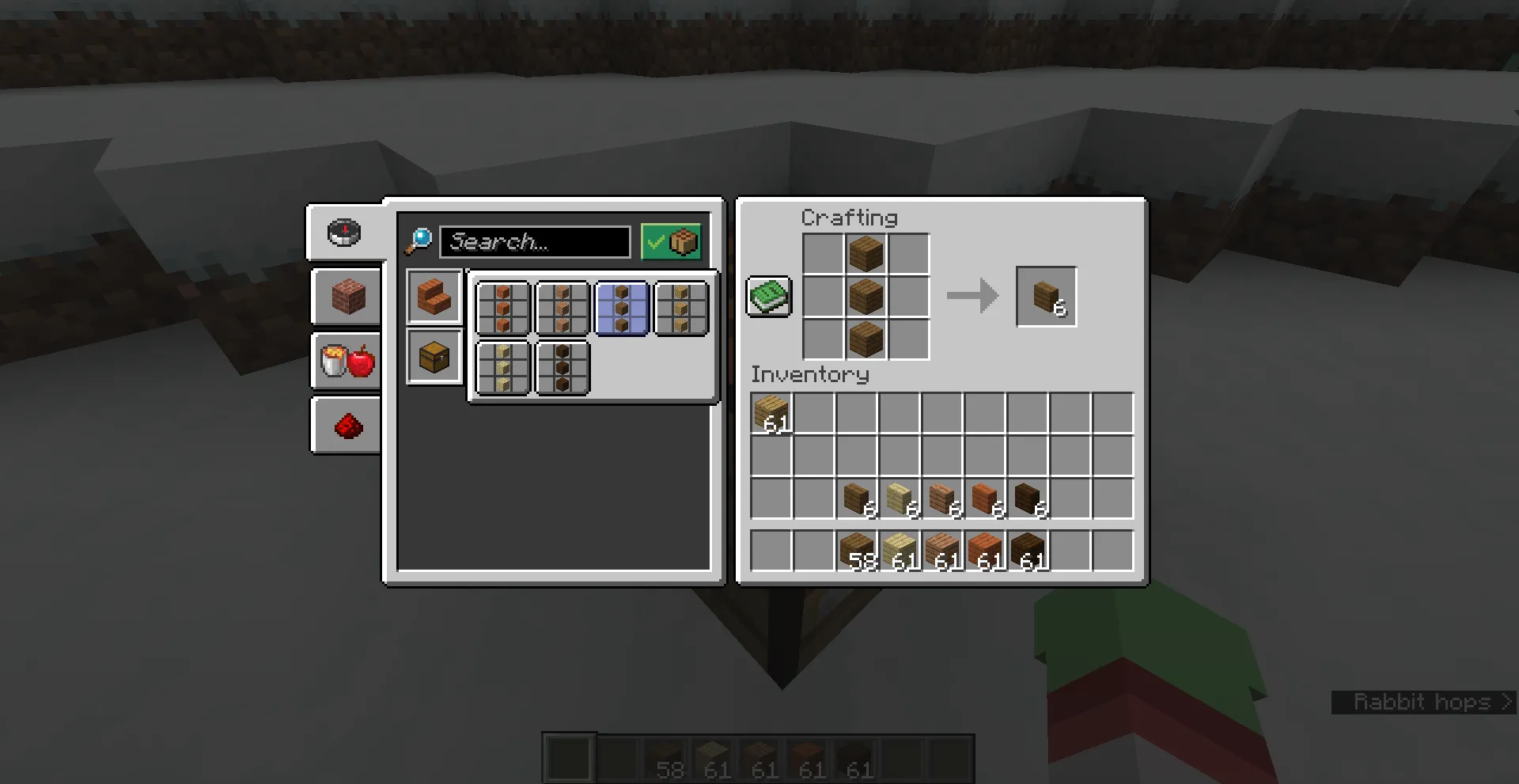1519x784 pixels.
Task: Click inside the Search text field
Action: tap(536, 242)
